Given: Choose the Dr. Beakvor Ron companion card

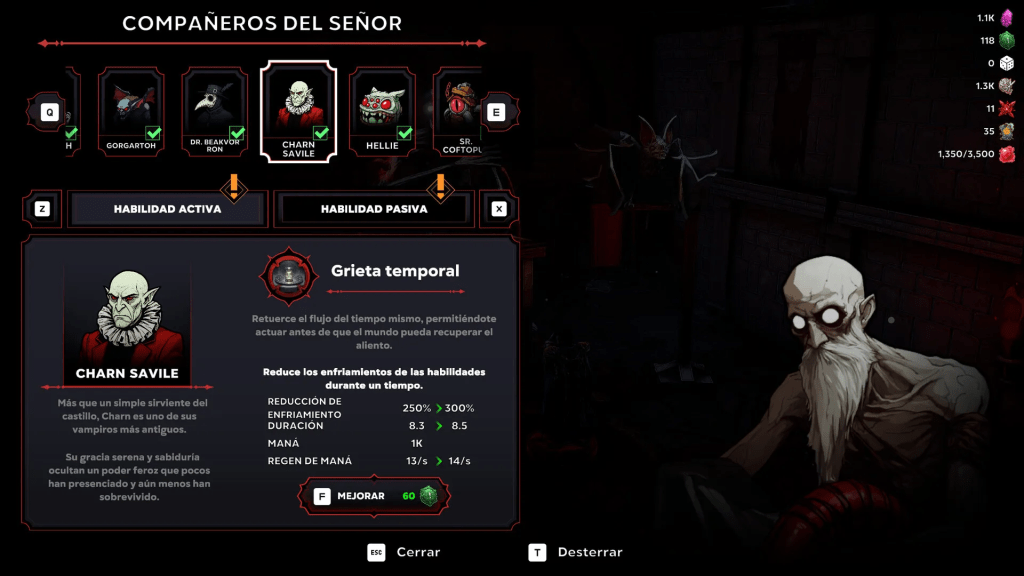Looking at the screenshot, I should pos(215,111).
